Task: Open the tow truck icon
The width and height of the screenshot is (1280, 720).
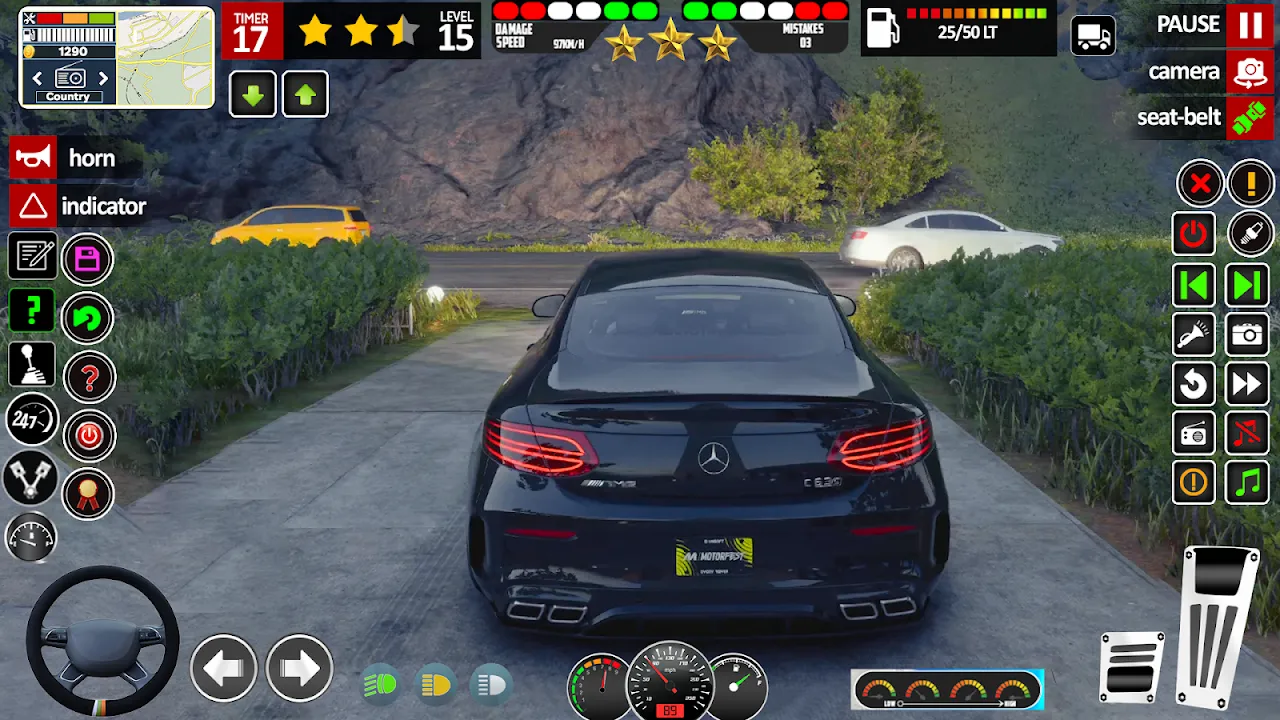Action: [x=1093, y=37]
